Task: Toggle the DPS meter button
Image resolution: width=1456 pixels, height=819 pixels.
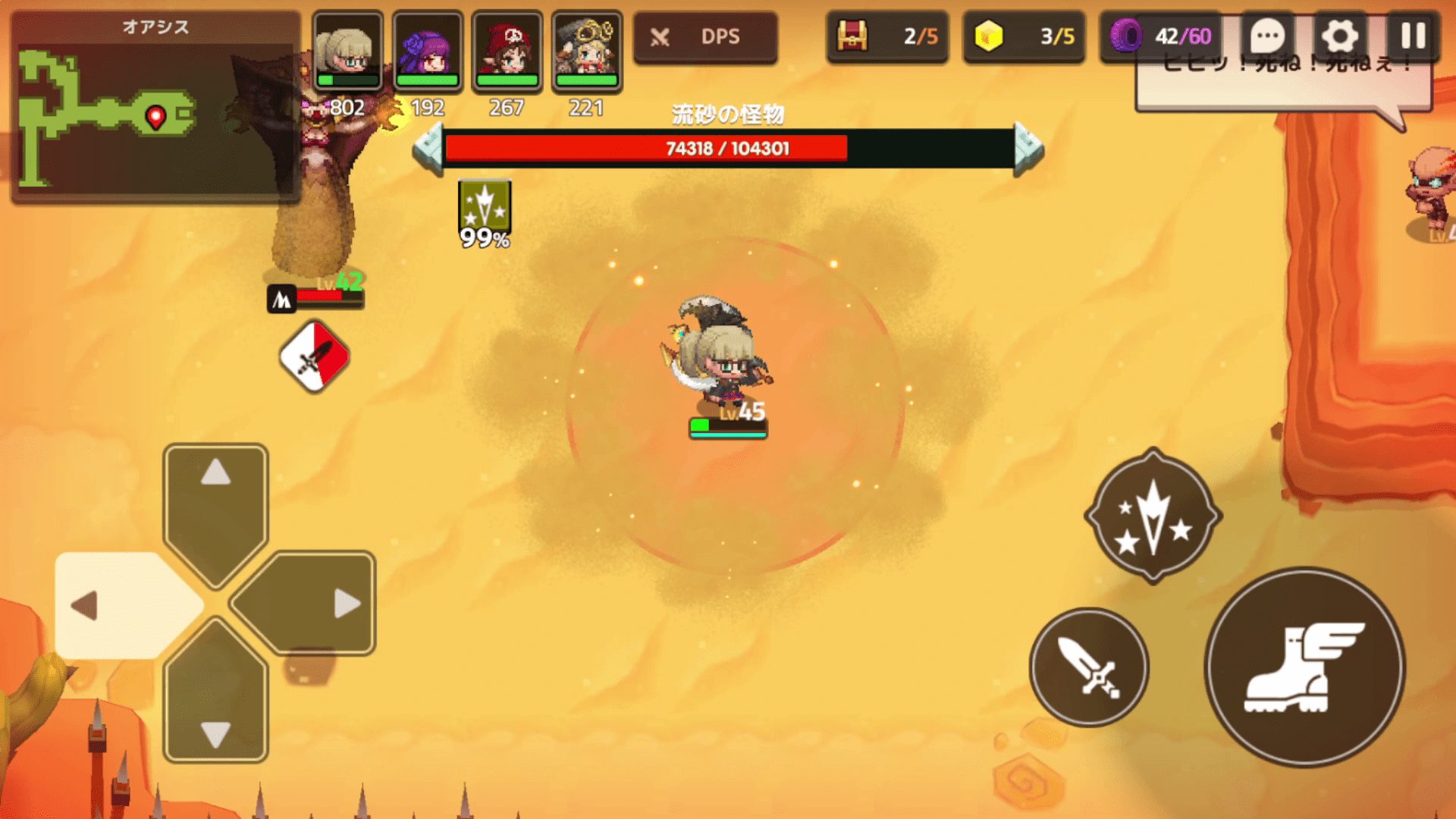Action: coord(705,37)
